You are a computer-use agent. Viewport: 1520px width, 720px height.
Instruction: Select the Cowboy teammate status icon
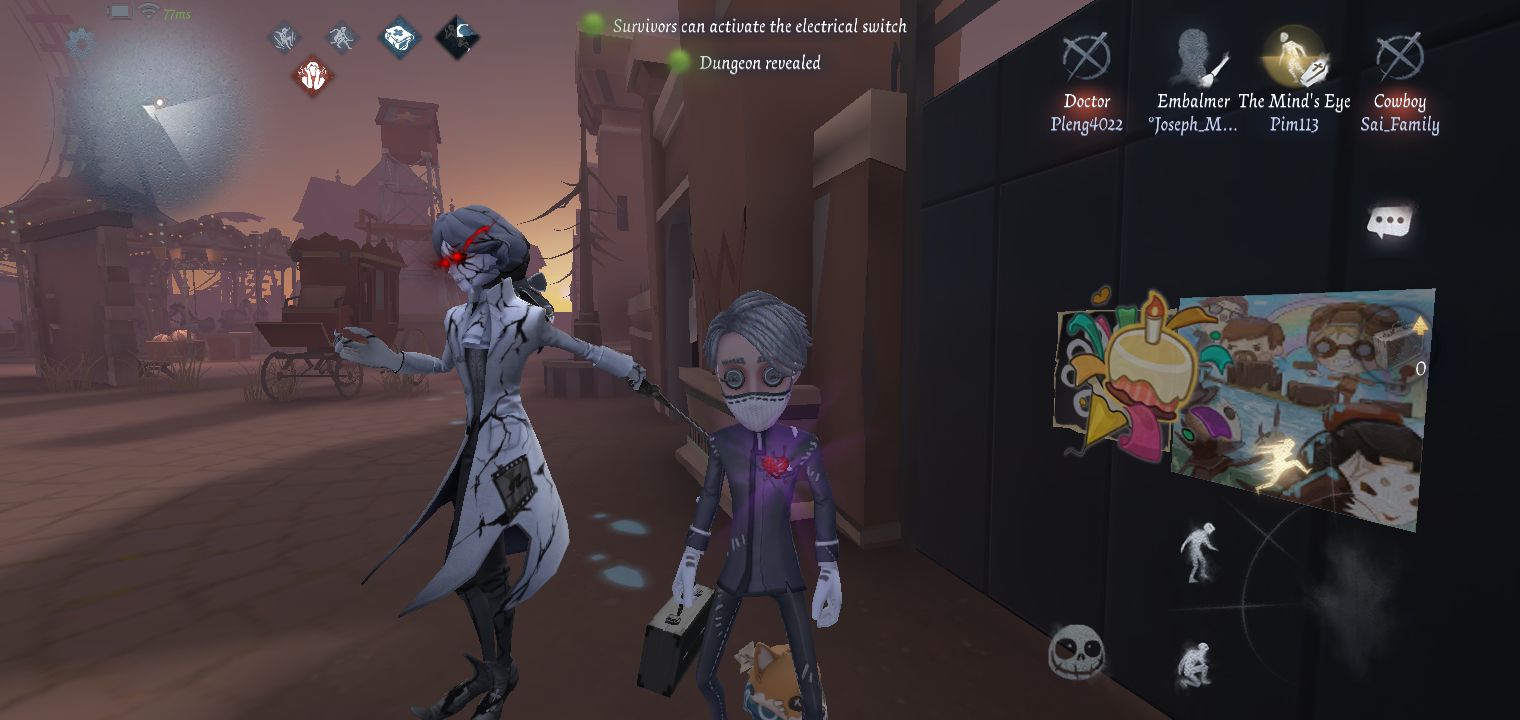1399,57
